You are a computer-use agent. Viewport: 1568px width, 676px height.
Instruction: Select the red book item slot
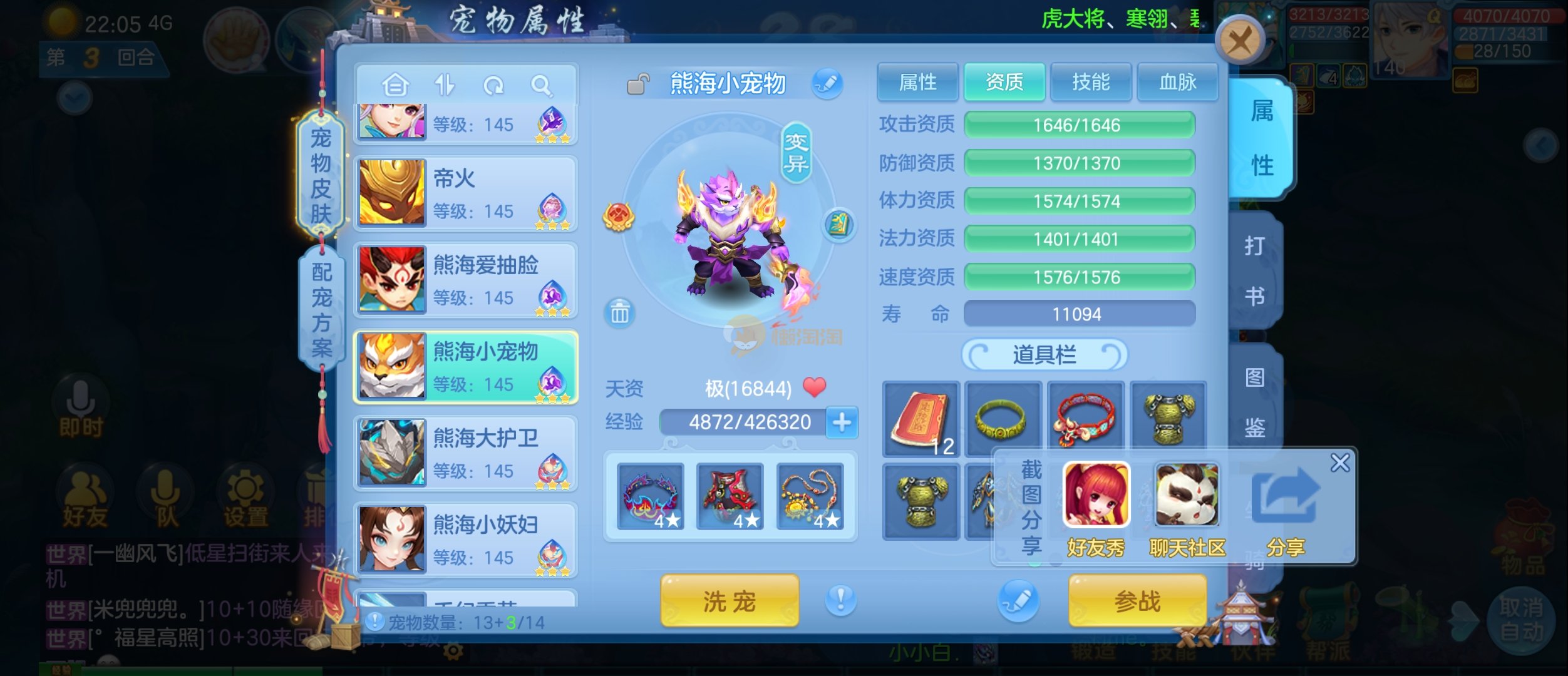click(x=921, y=419)
